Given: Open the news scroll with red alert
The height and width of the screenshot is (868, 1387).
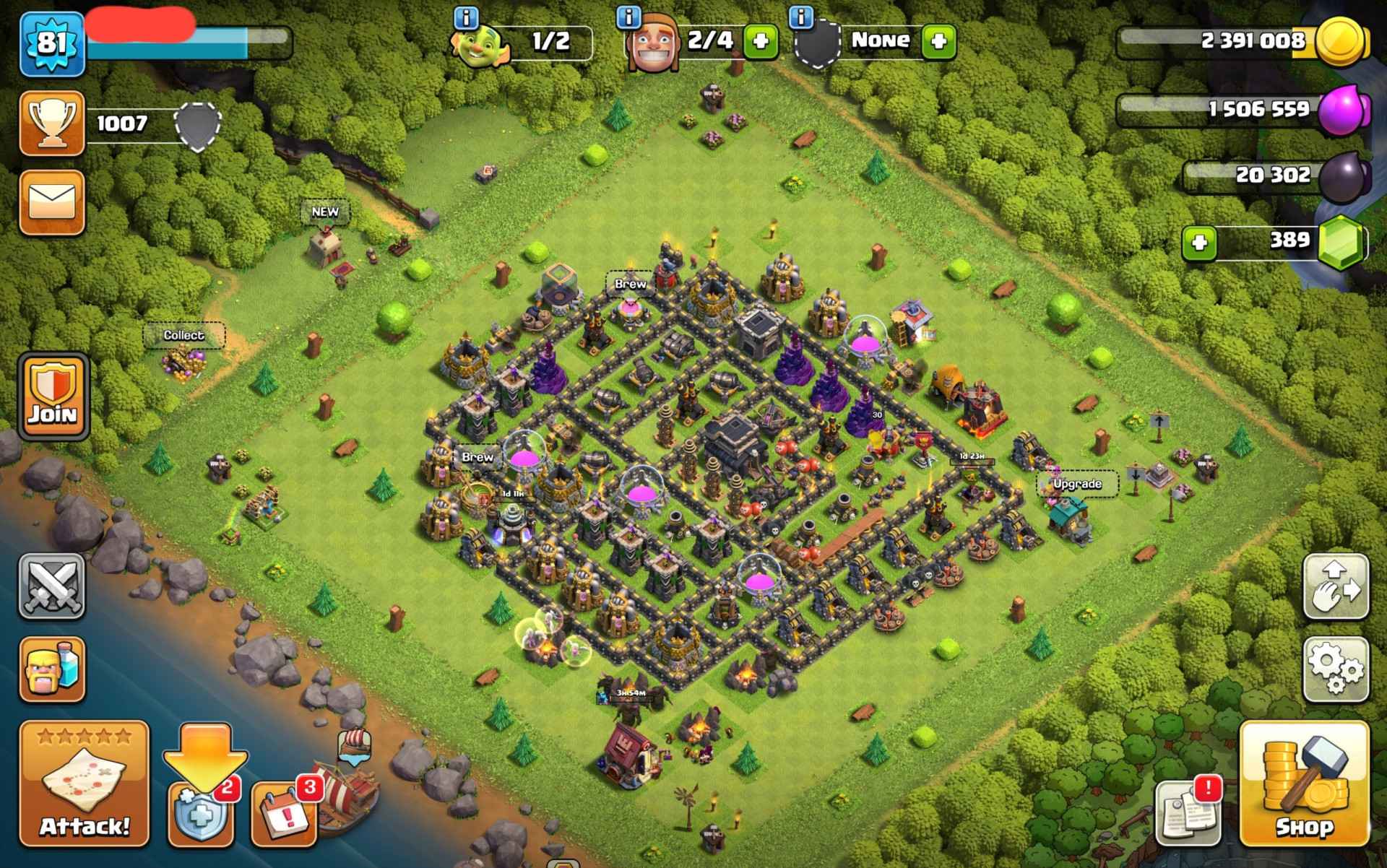Looking at the screenshot, I should 1188,812.
